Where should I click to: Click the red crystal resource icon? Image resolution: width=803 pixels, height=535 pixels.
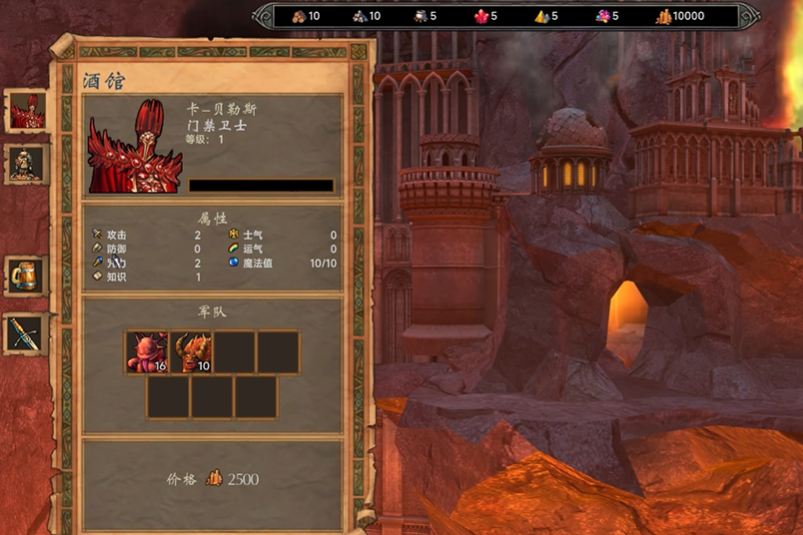(480, 16)
